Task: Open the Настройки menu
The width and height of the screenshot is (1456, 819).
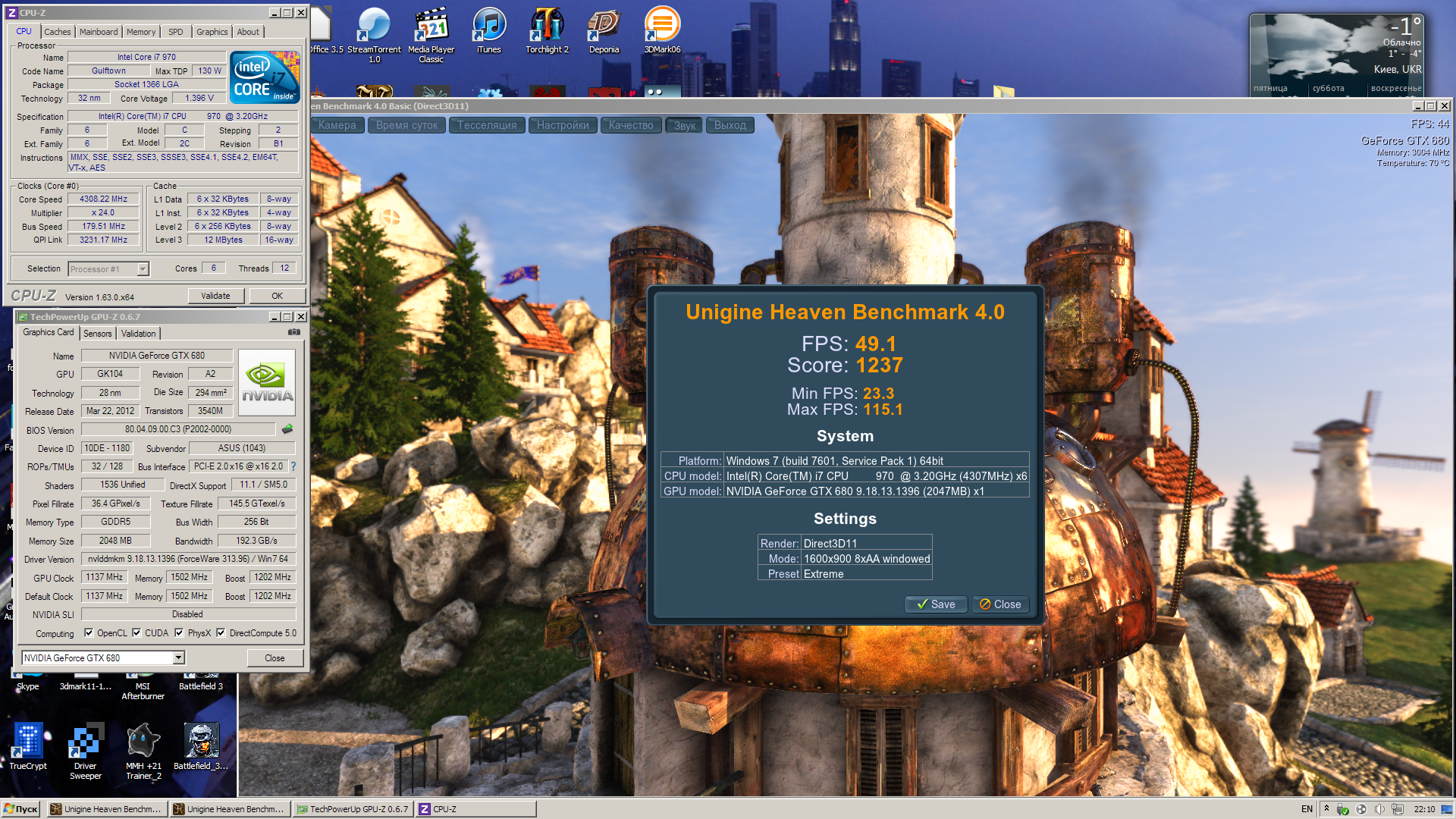Action: click(563, 125)
